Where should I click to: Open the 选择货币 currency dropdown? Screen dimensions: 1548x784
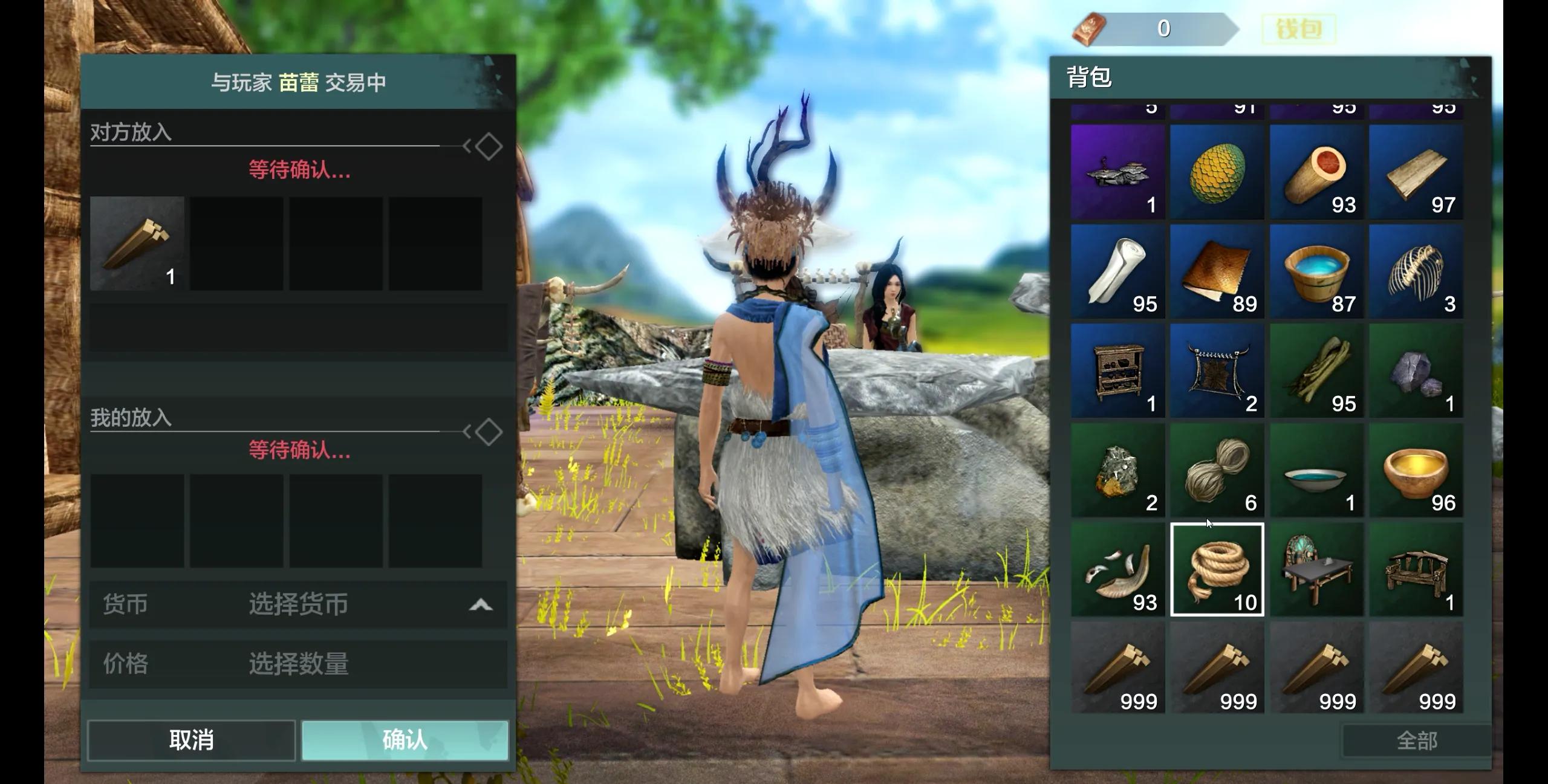[299, 604]
